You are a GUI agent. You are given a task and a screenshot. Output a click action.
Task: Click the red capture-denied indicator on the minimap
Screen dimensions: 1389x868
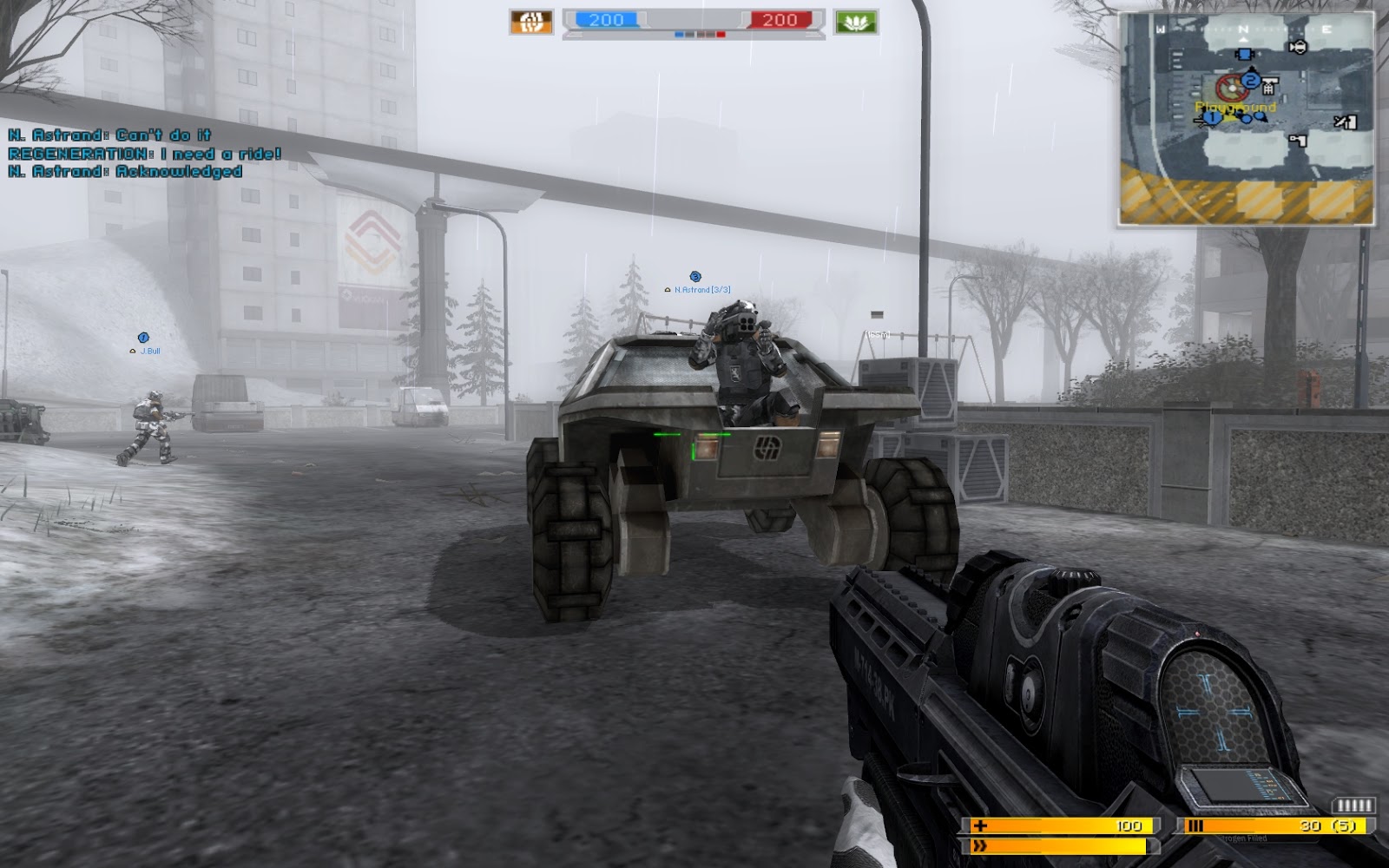point(1233,88)
